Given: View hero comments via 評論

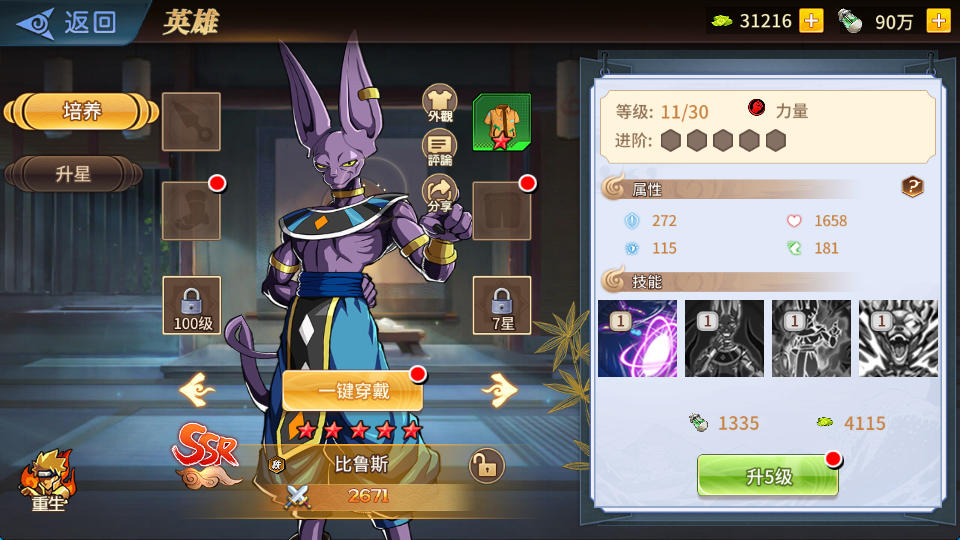Looking at the screenshot, I should click(x=440, y=148).
